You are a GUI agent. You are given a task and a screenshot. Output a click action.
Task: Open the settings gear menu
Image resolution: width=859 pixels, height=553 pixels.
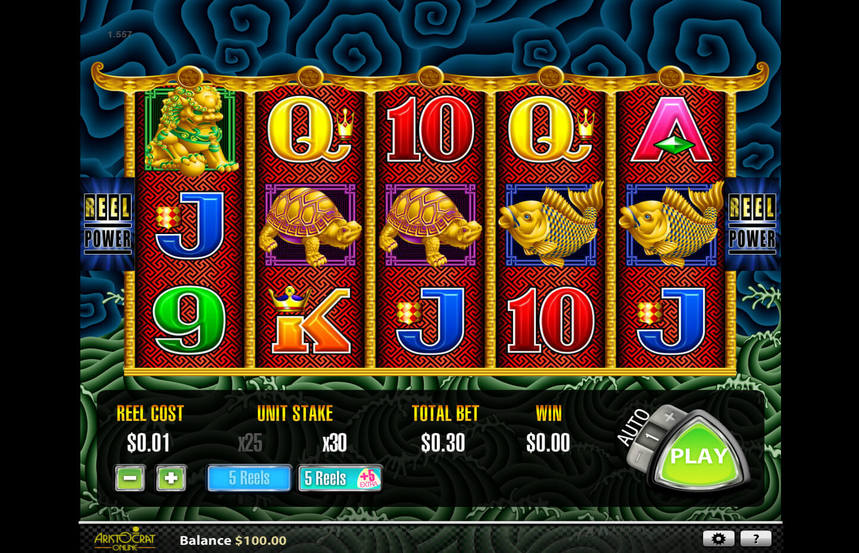point(718,539)
